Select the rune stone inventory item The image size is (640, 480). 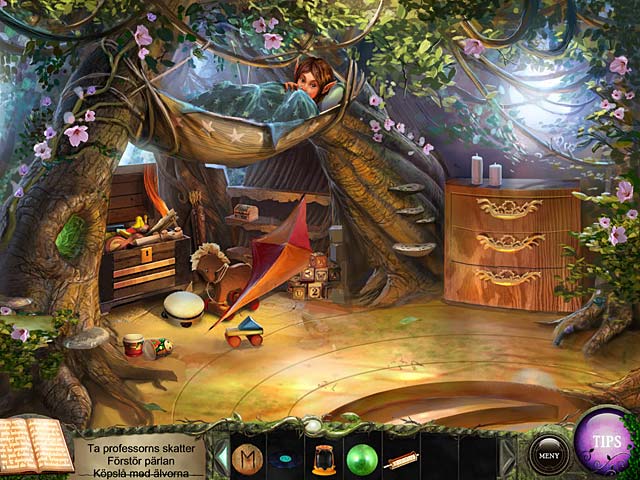(x=246, y=457)
